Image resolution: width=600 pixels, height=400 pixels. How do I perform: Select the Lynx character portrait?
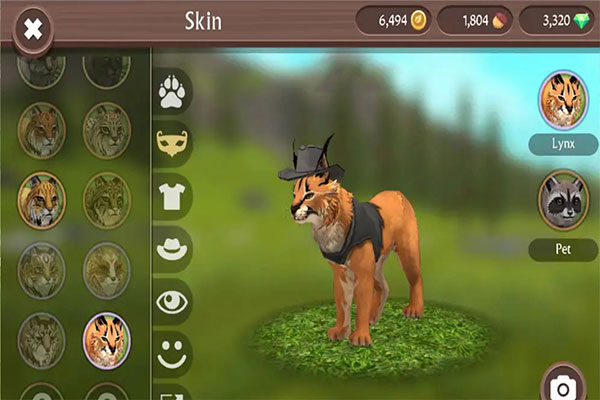[x=563, y=101]
